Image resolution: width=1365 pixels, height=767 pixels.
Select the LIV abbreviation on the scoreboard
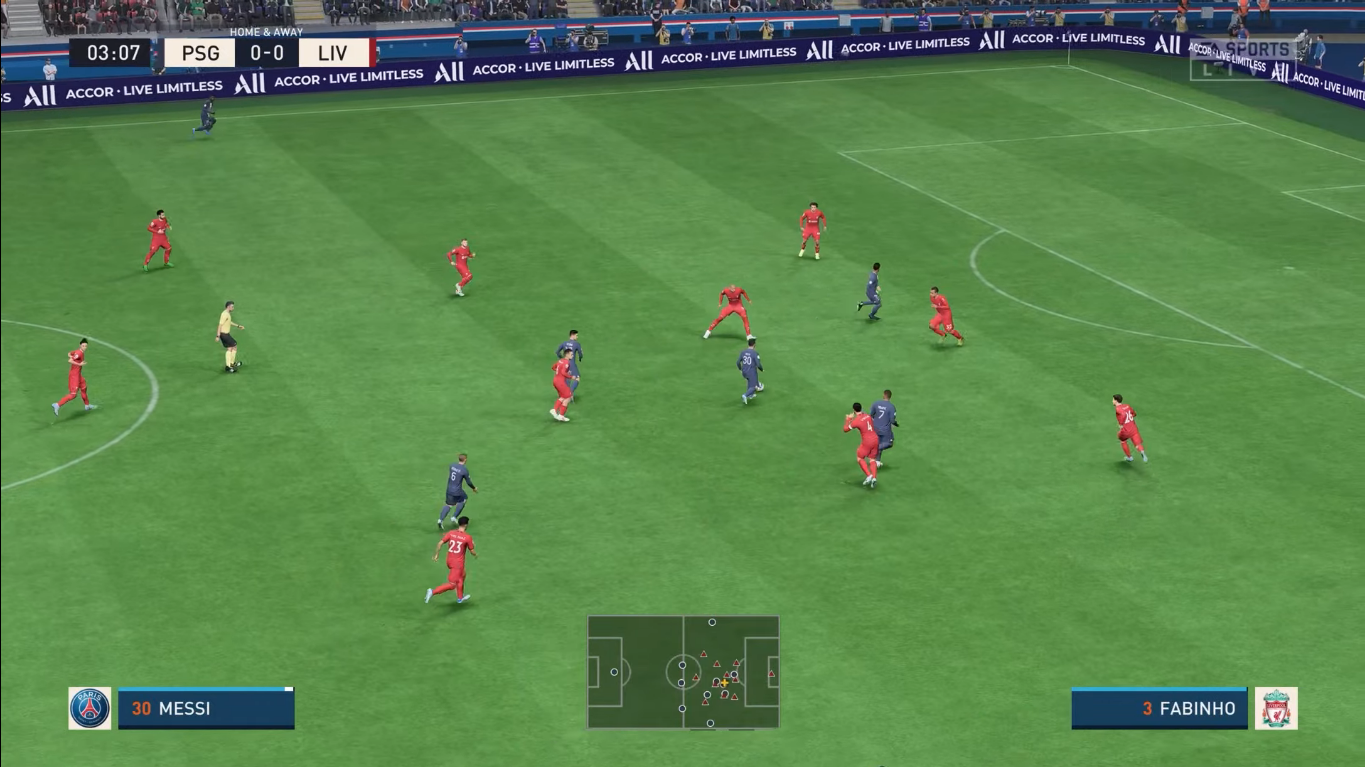[333, 52]
